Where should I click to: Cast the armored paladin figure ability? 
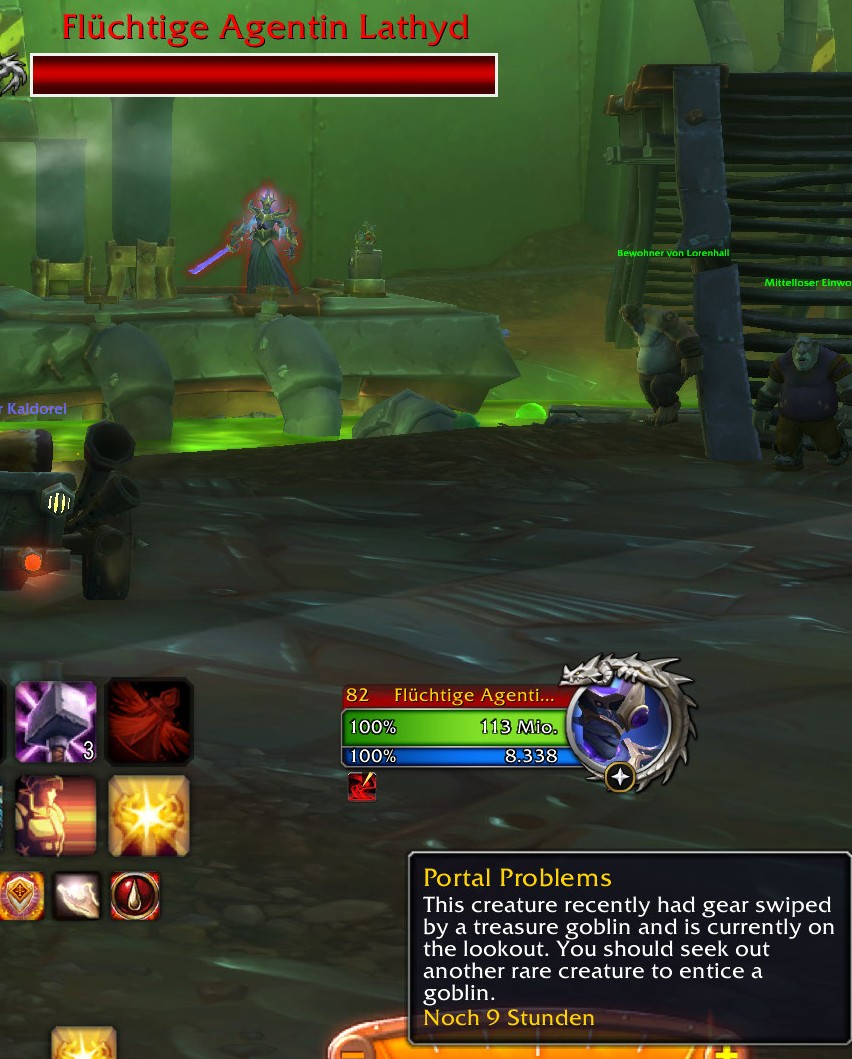56,815
